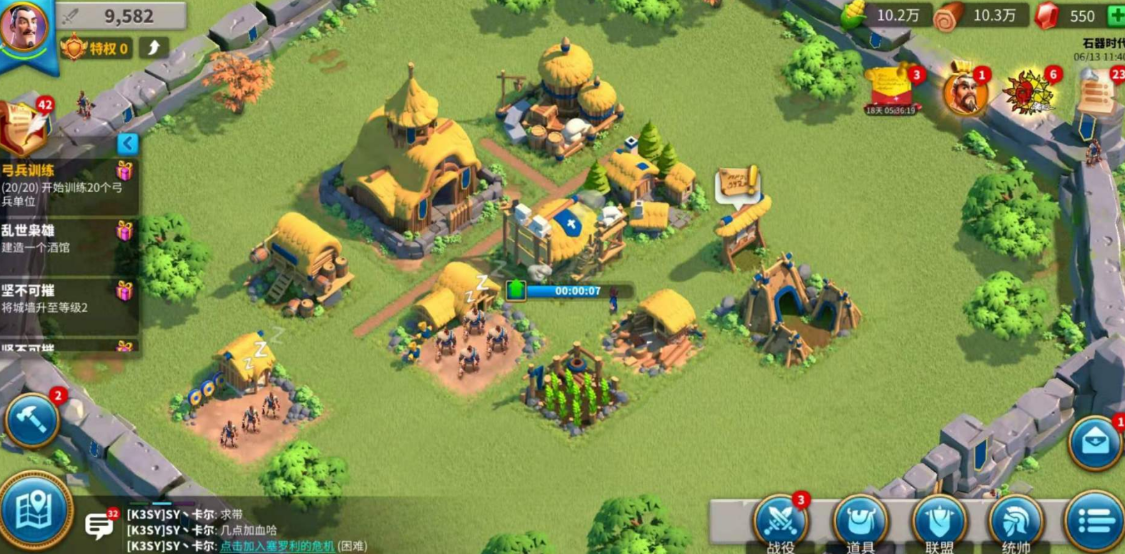
Task: Open the 联盟 alliance menu
Action: (x=939, y=522)
